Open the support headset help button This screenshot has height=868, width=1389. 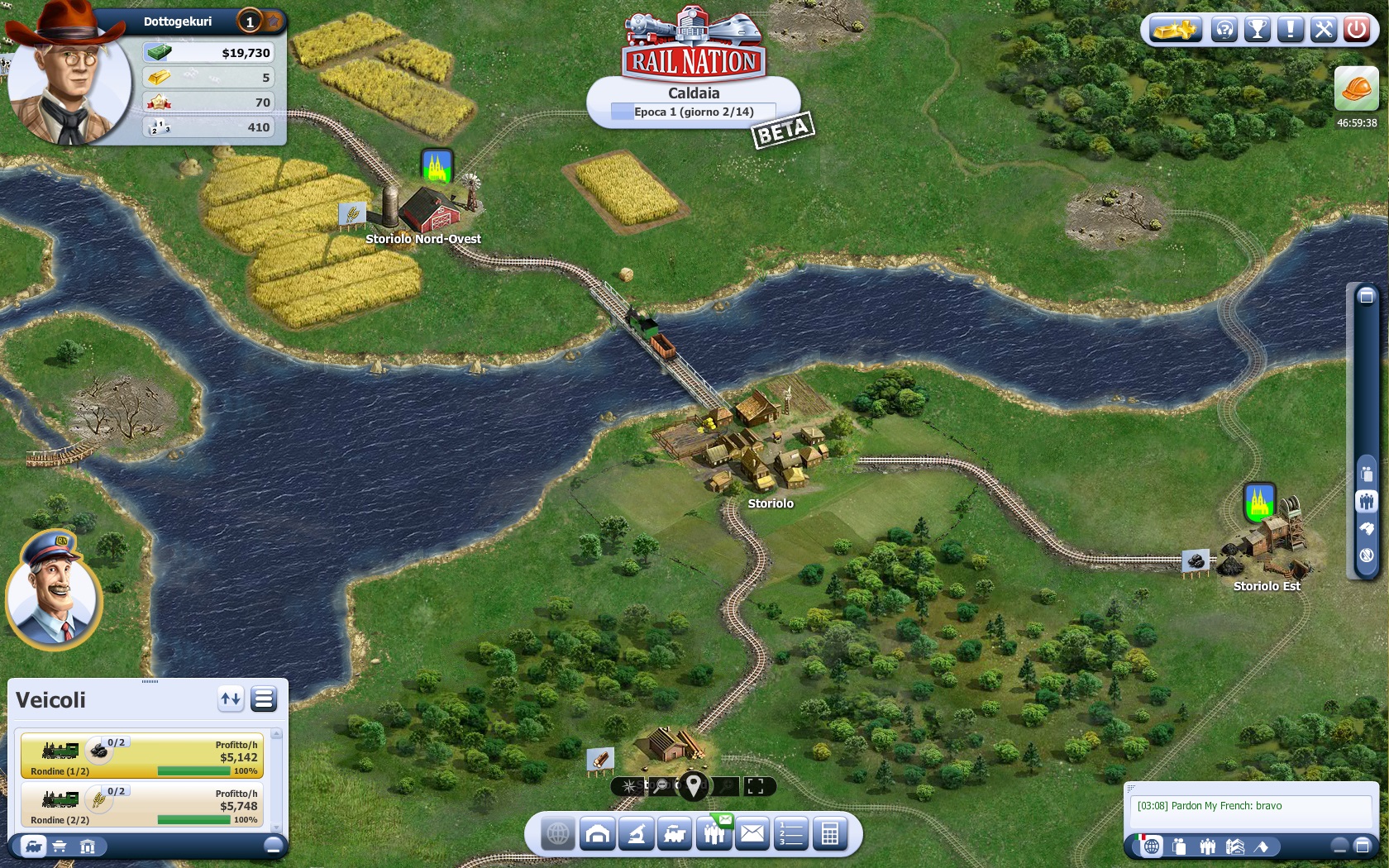point(1224,31)
